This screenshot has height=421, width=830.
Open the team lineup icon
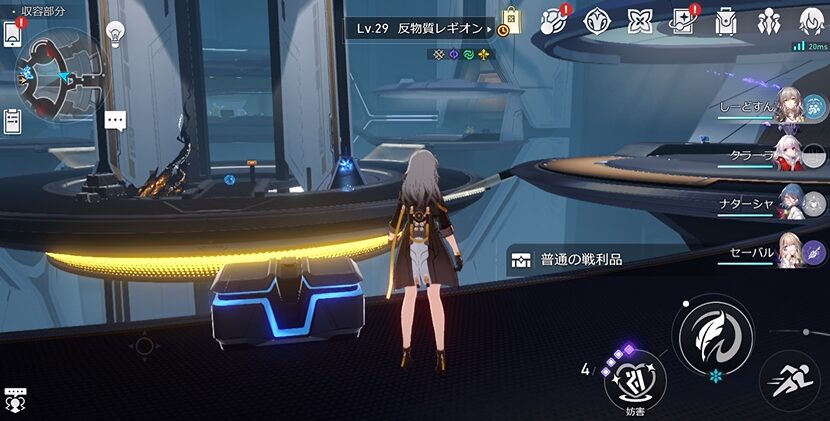[769, 22]
